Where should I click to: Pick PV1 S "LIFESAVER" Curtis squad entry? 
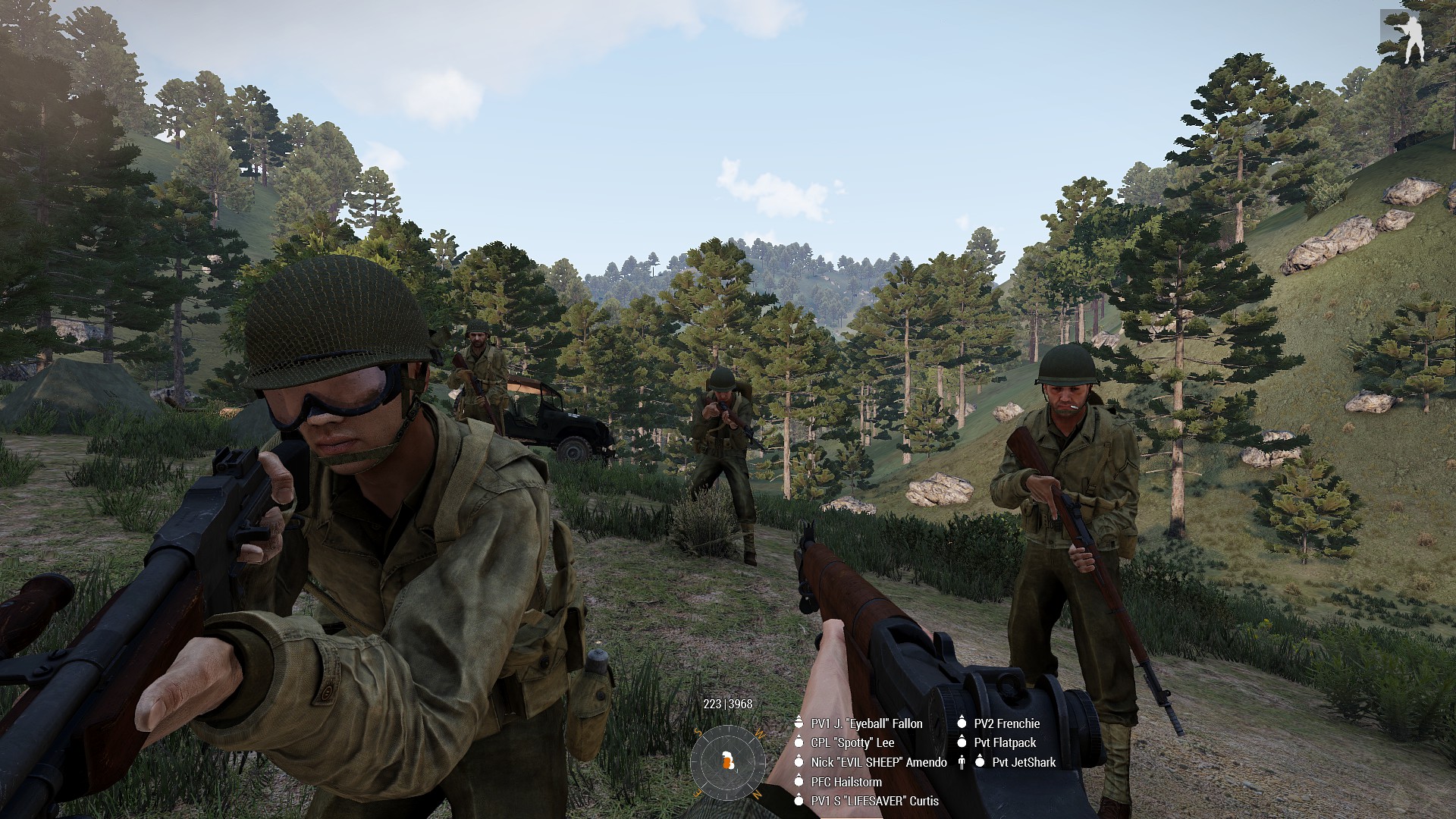point(874,801)
